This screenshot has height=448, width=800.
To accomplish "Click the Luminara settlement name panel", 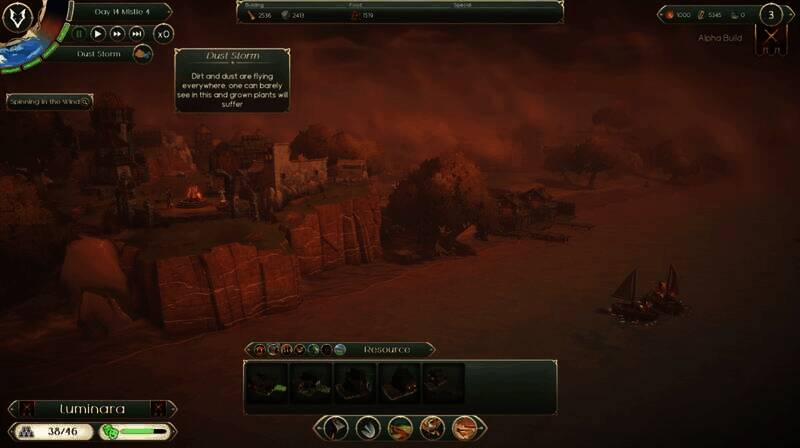I will [x=92, y=409].
